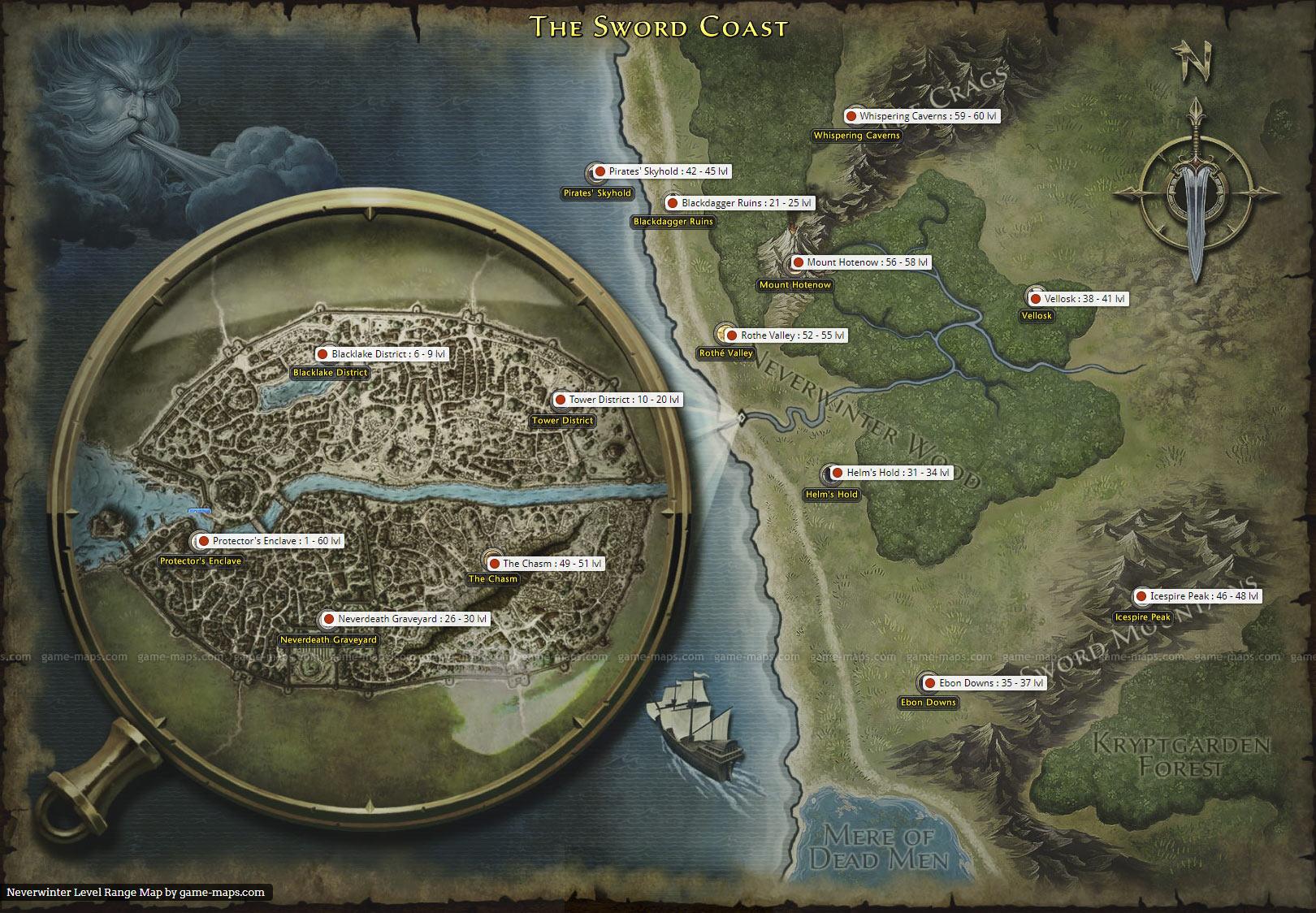Select the Blacklake District marker
Image resolution: width=1316 pixels, height=913 pixels.
(x=323, y=355)
